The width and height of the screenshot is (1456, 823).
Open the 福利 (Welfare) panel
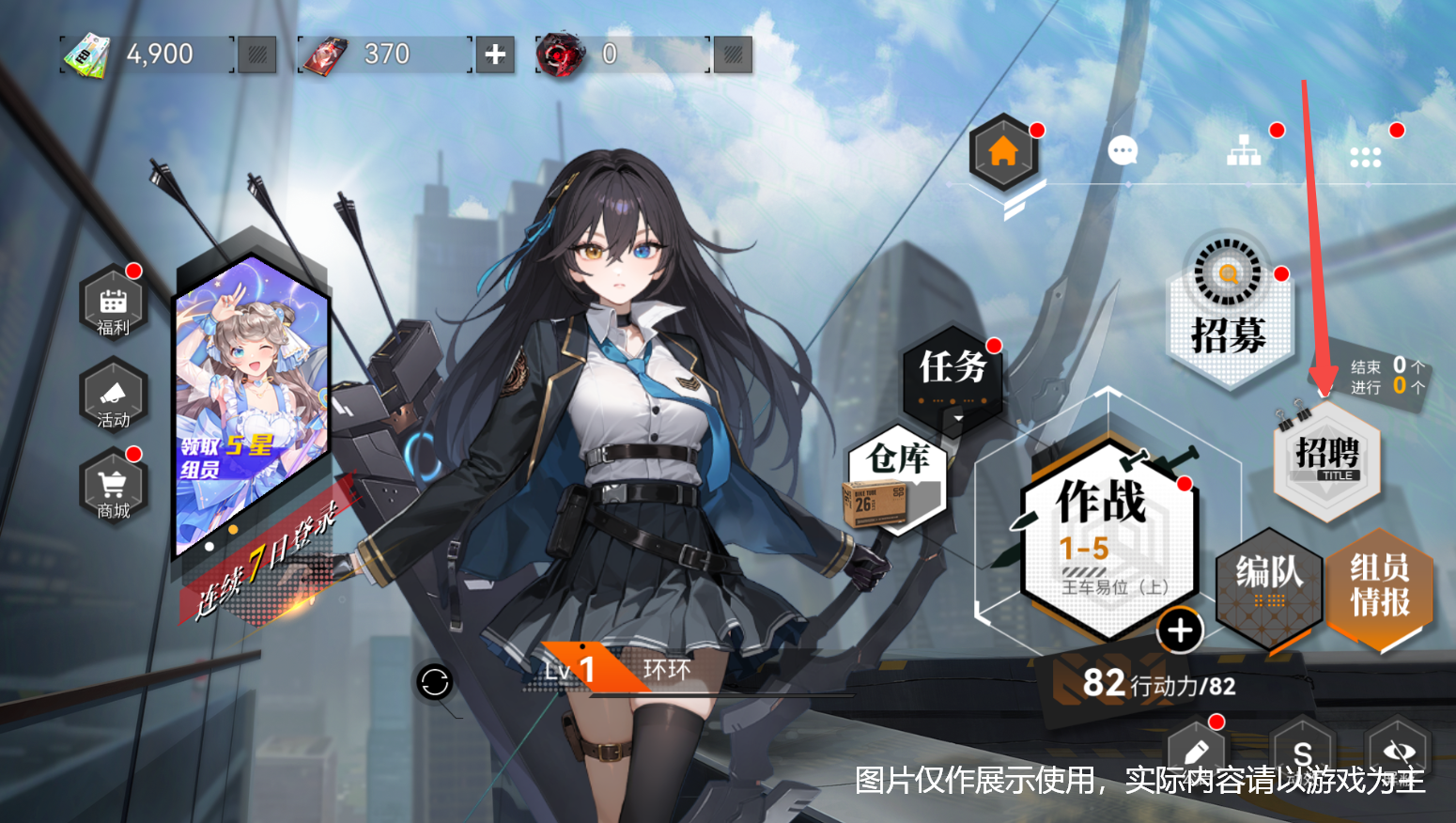[113, 305]
